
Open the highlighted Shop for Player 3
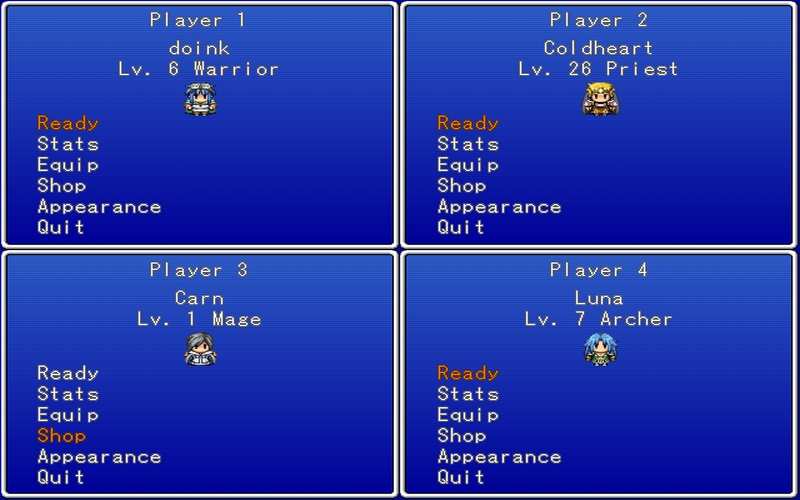tap(62, 436)
